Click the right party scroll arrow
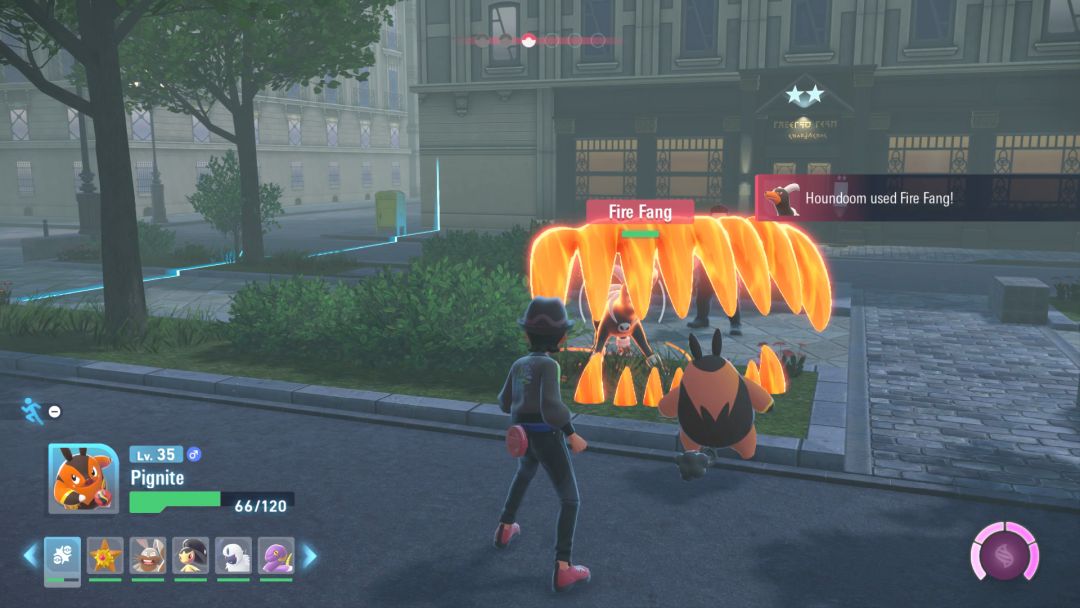The height and width of the screenshot is (608, 1080). 310,555
